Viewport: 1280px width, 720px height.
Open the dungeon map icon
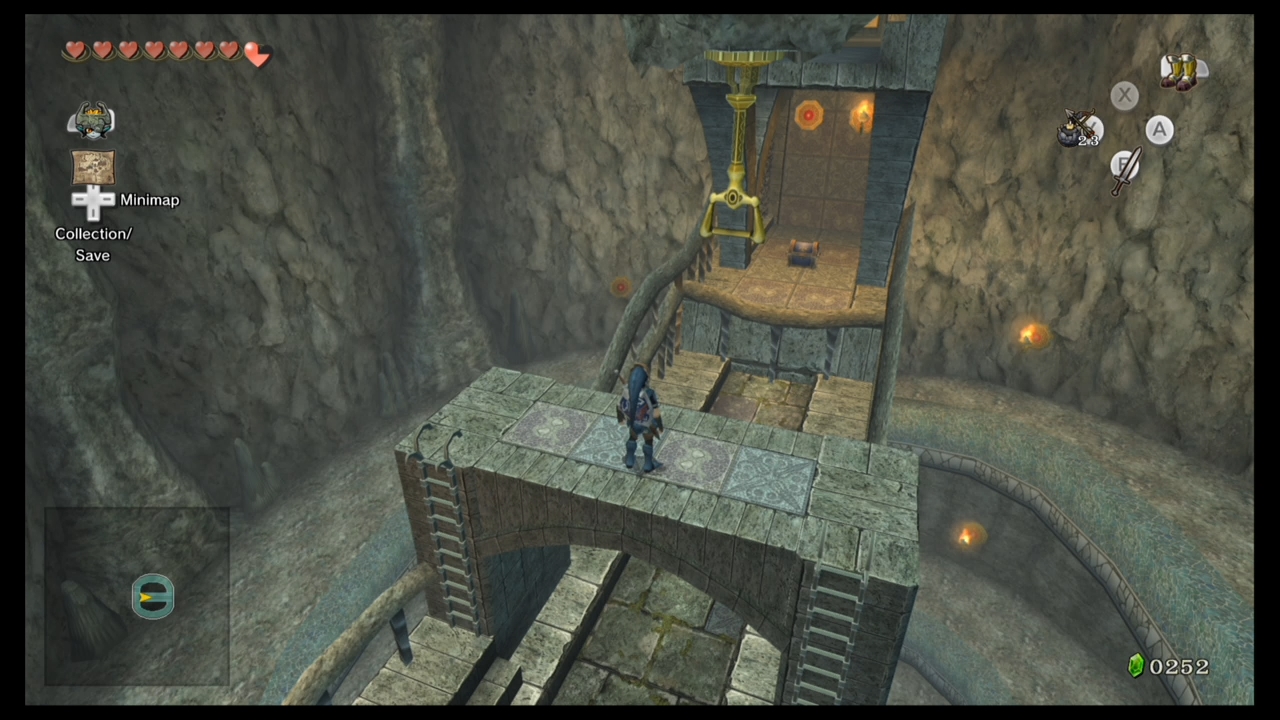click(x=92, y=165)
